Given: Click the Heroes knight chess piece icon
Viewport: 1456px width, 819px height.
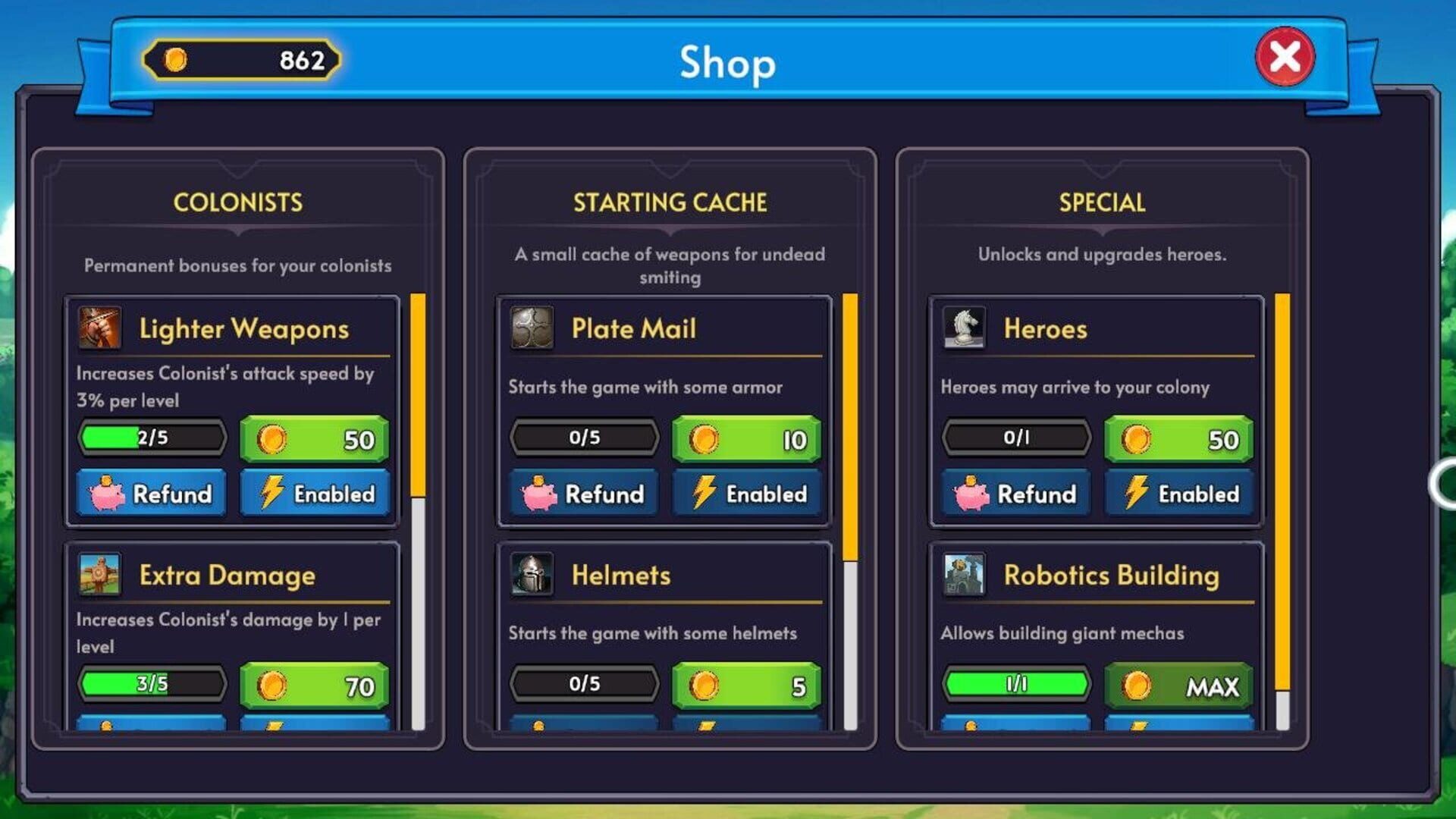Looking at the screenshot, I should point(964,329).
